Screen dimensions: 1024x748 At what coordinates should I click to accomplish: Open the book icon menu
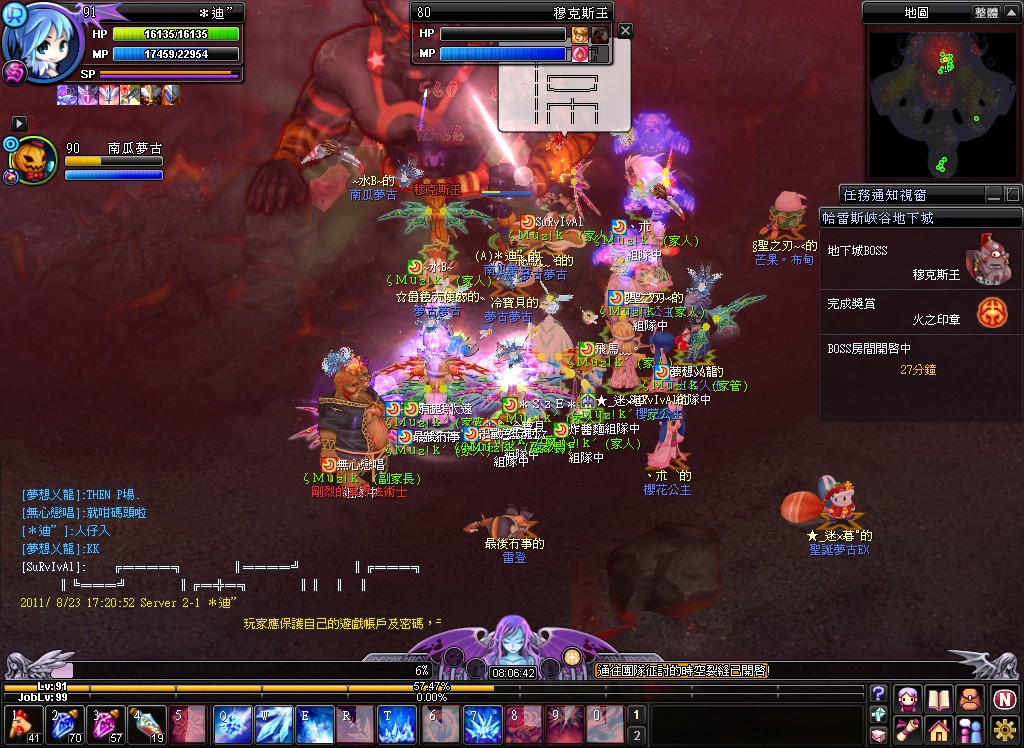(938, 698)
